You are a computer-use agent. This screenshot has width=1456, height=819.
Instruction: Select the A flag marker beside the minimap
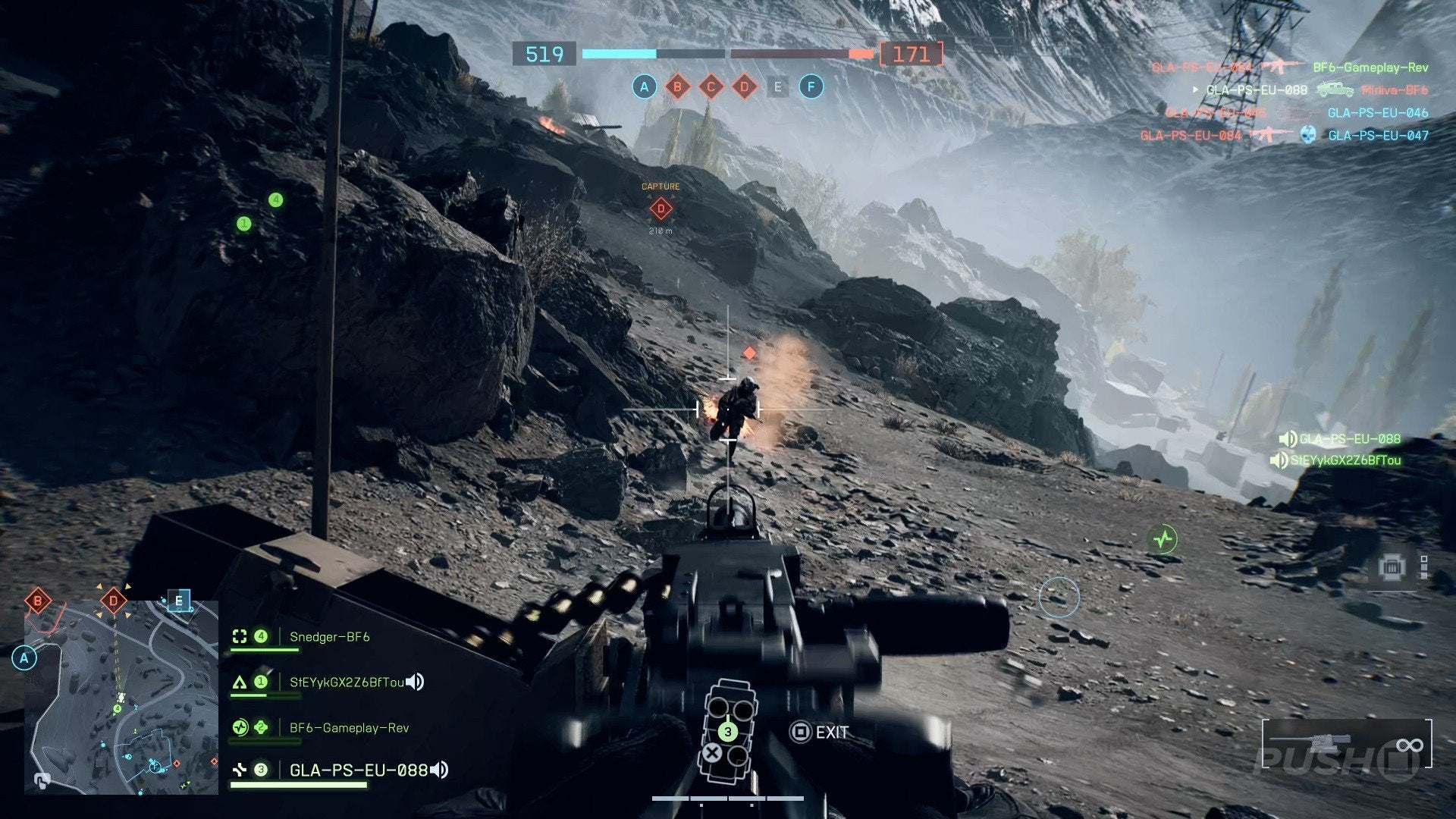click(24, 657)
